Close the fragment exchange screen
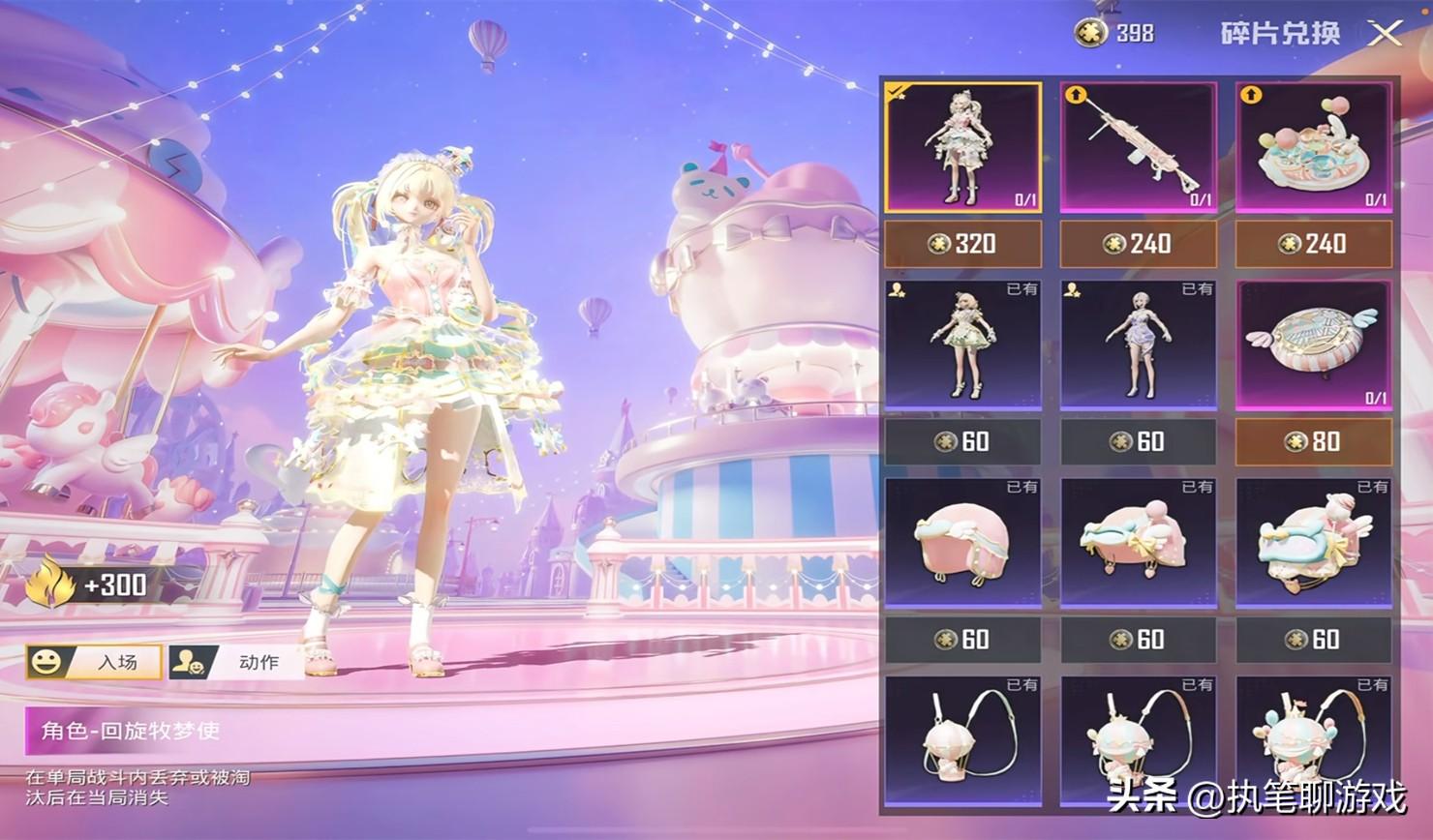Screen dimensions: 1433x840 click(x=1386, y=35)
